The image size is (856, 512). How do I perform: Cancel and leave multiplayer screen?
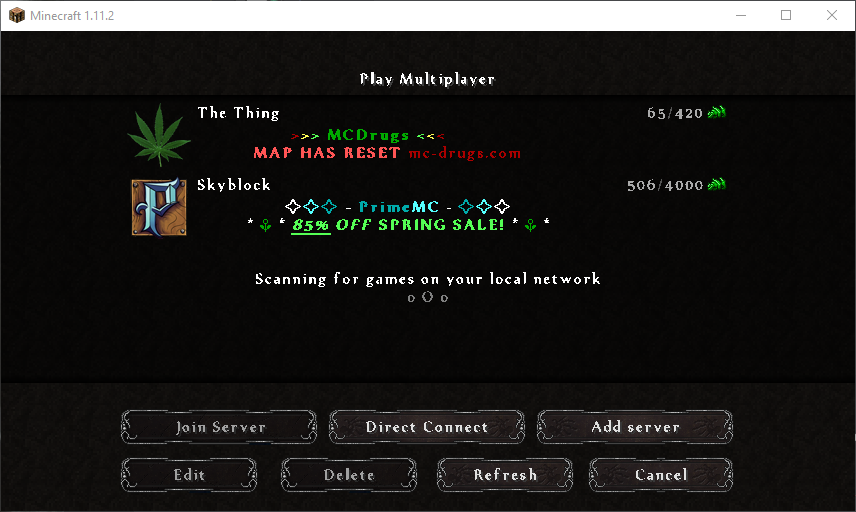click(x=661, y=475)
